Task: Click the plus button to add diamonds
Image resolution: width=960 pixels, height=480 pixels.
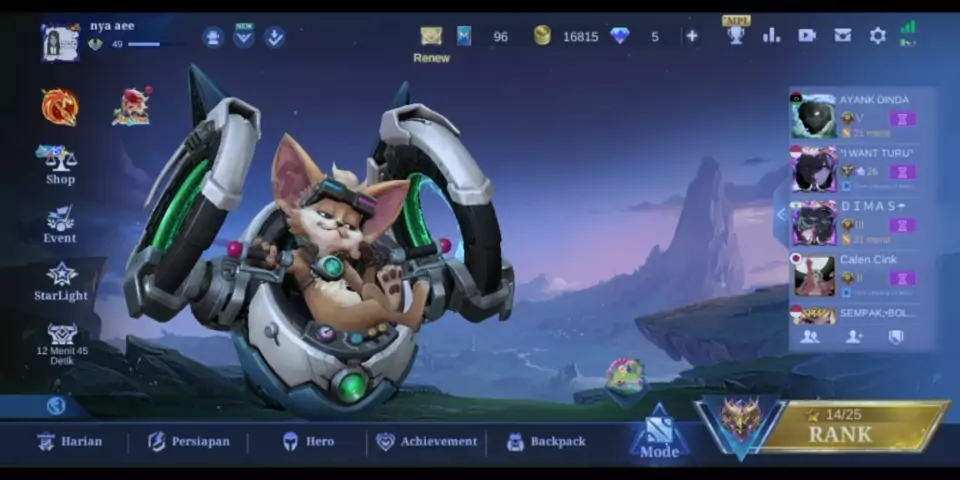Action: [691, 36]
